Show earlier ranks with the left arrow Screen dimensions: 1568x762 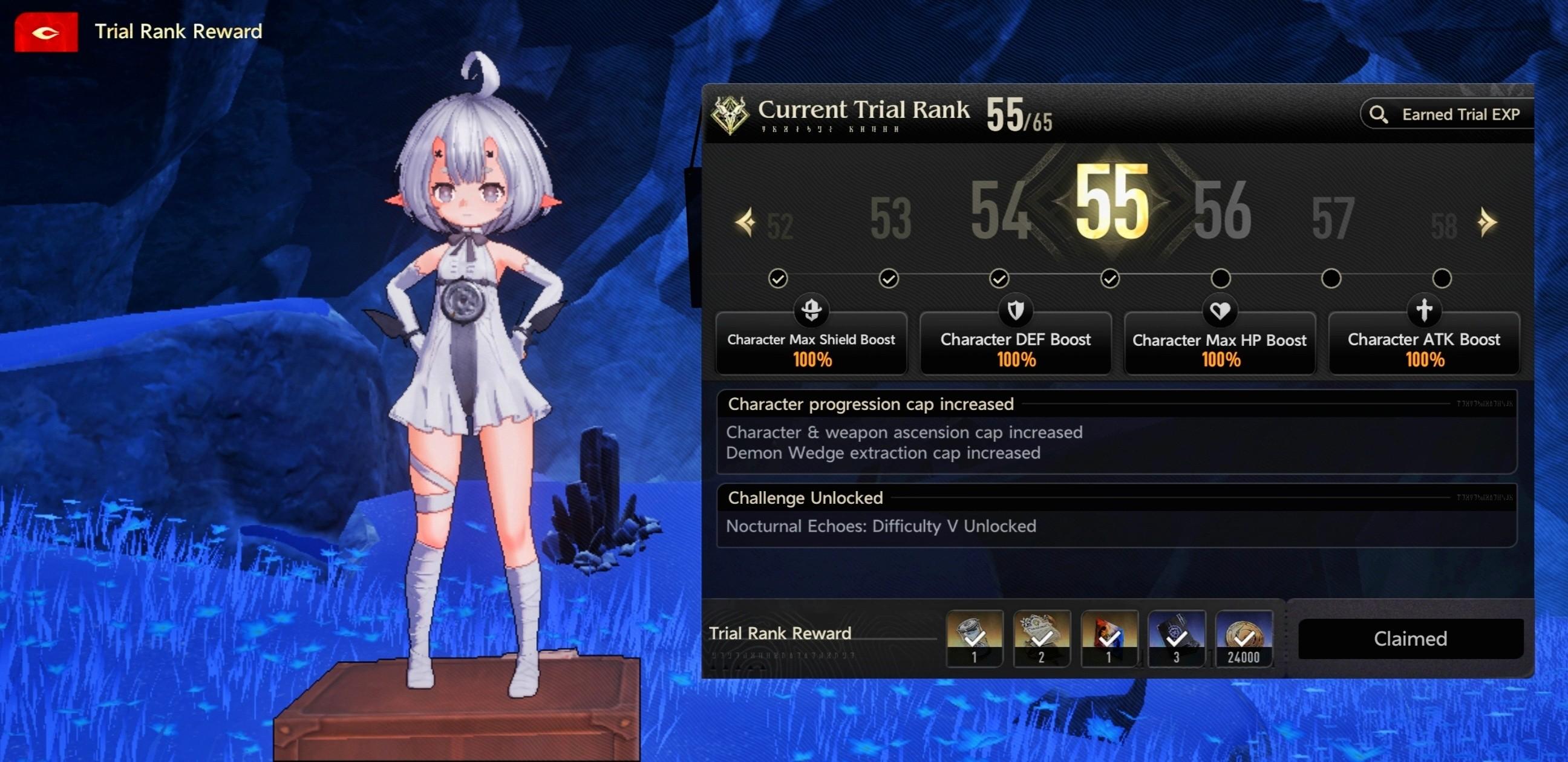pyautogui.click(x=745, y=222)
